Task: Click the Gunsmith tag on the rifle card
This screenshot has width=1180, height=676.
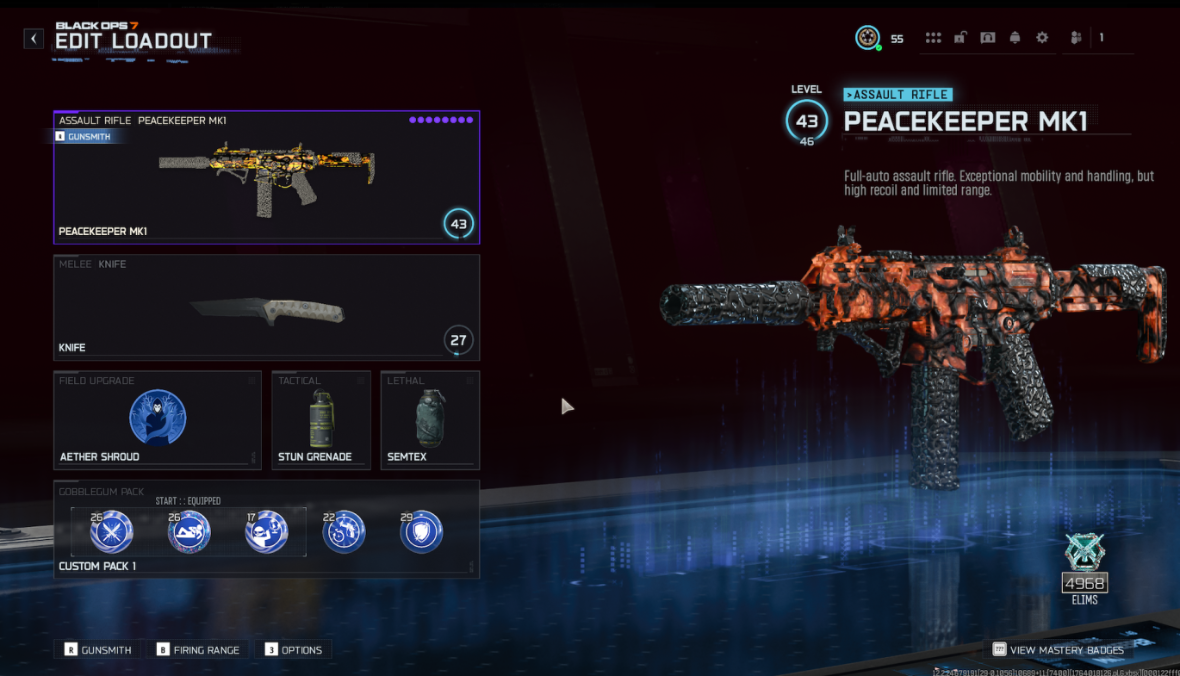Action: pyautogui.click(x=90, y=136)
